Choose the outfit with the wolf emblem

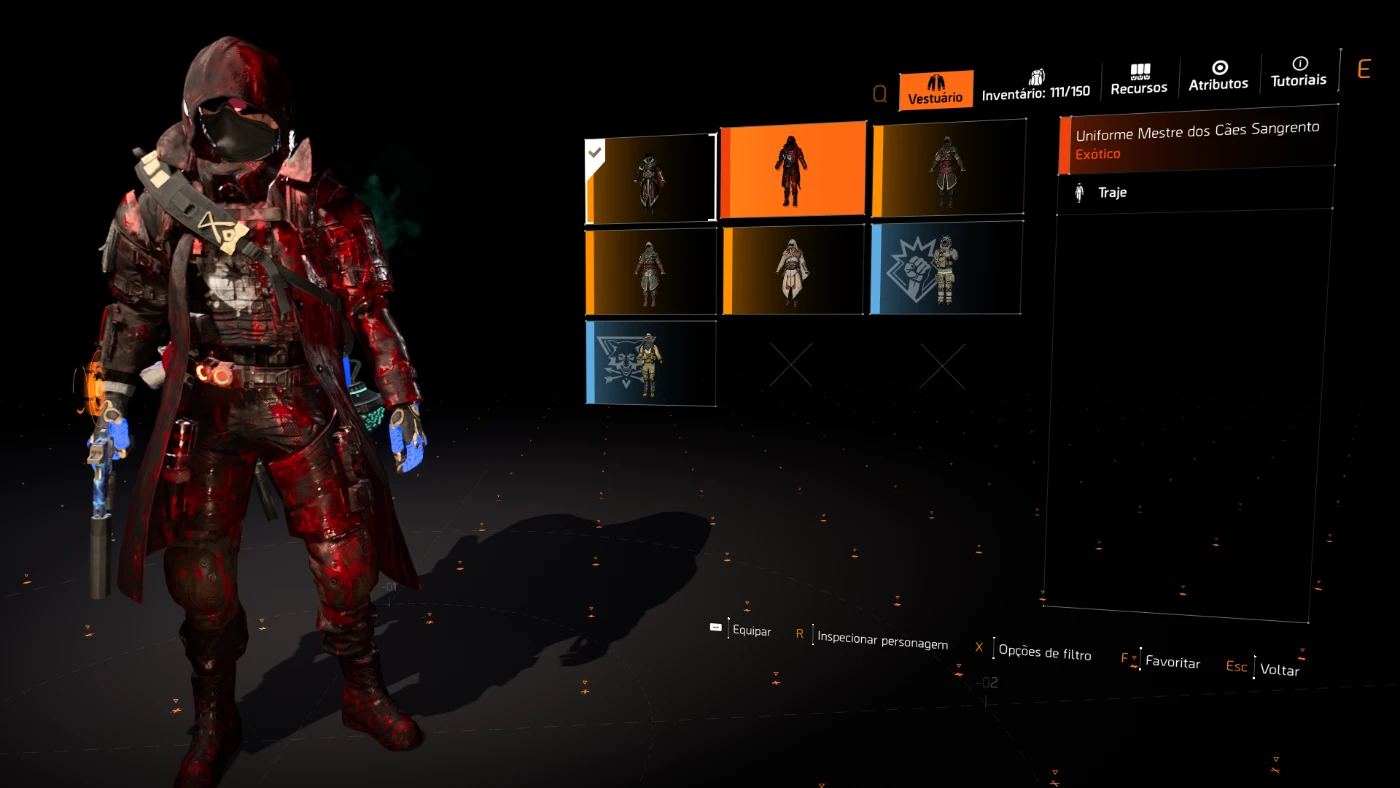[x=651, y=362]
